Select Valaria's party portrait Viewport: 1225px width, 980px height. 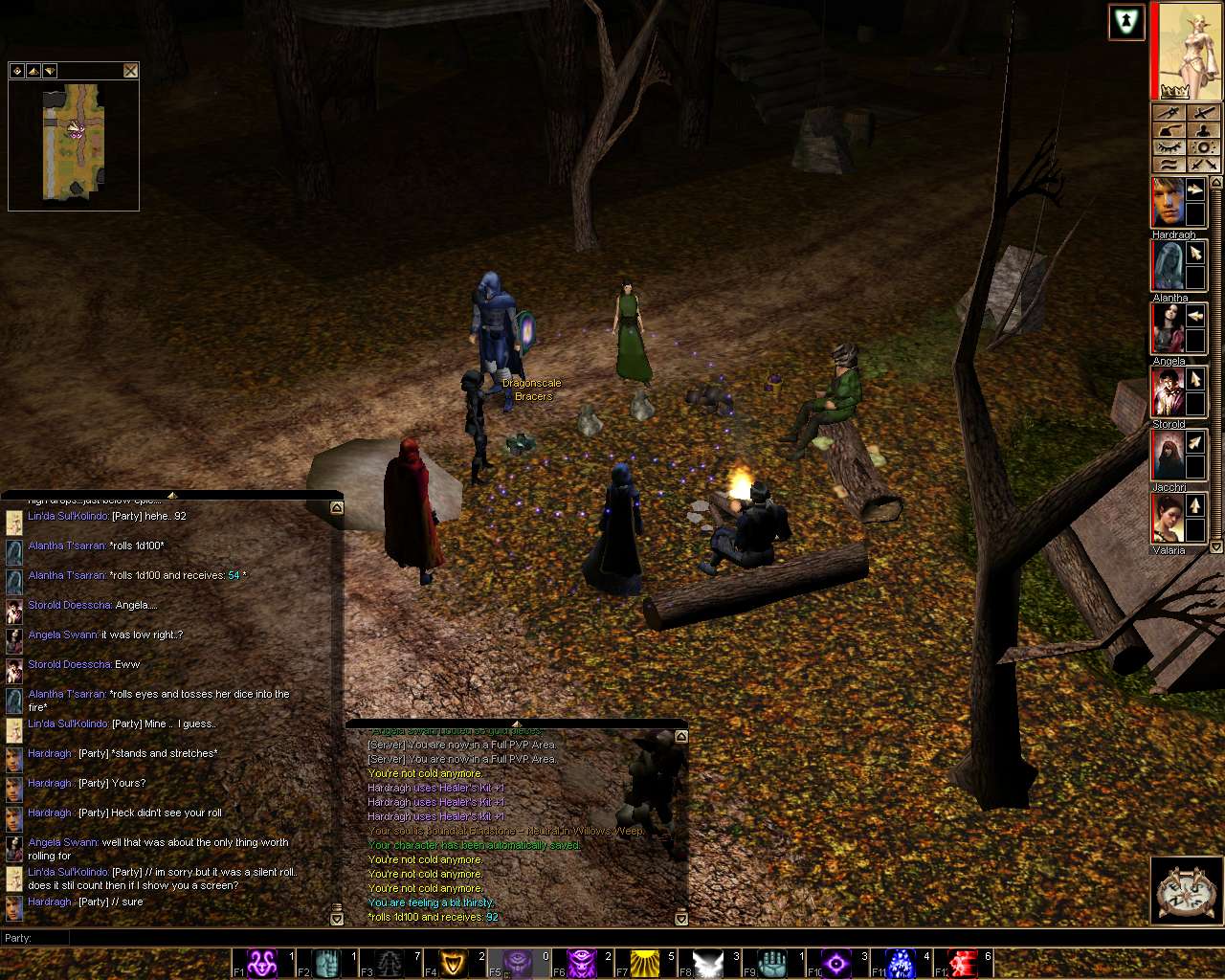pos(1168,519)
